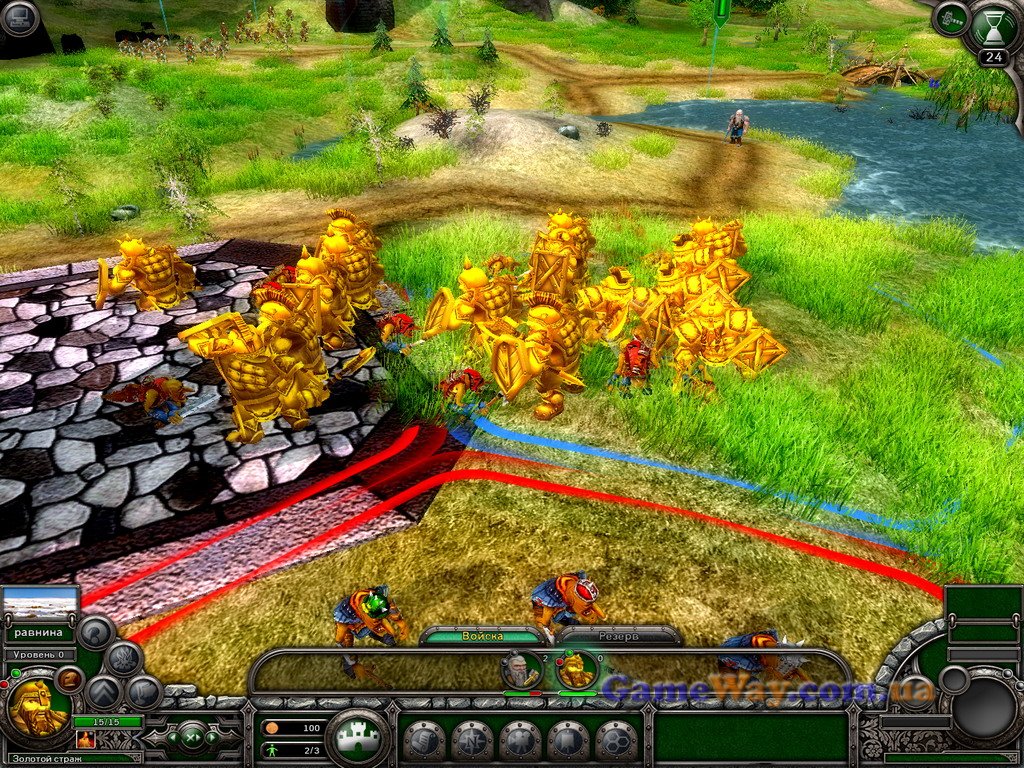Switch to the Войска tab

click(x=483, y=636)
